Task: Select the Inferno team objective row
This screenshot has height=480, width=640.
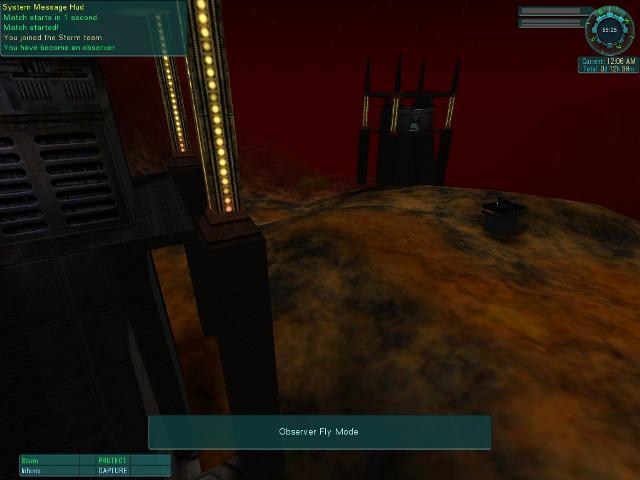Action: pyautogui.click(x=94, y=470)
